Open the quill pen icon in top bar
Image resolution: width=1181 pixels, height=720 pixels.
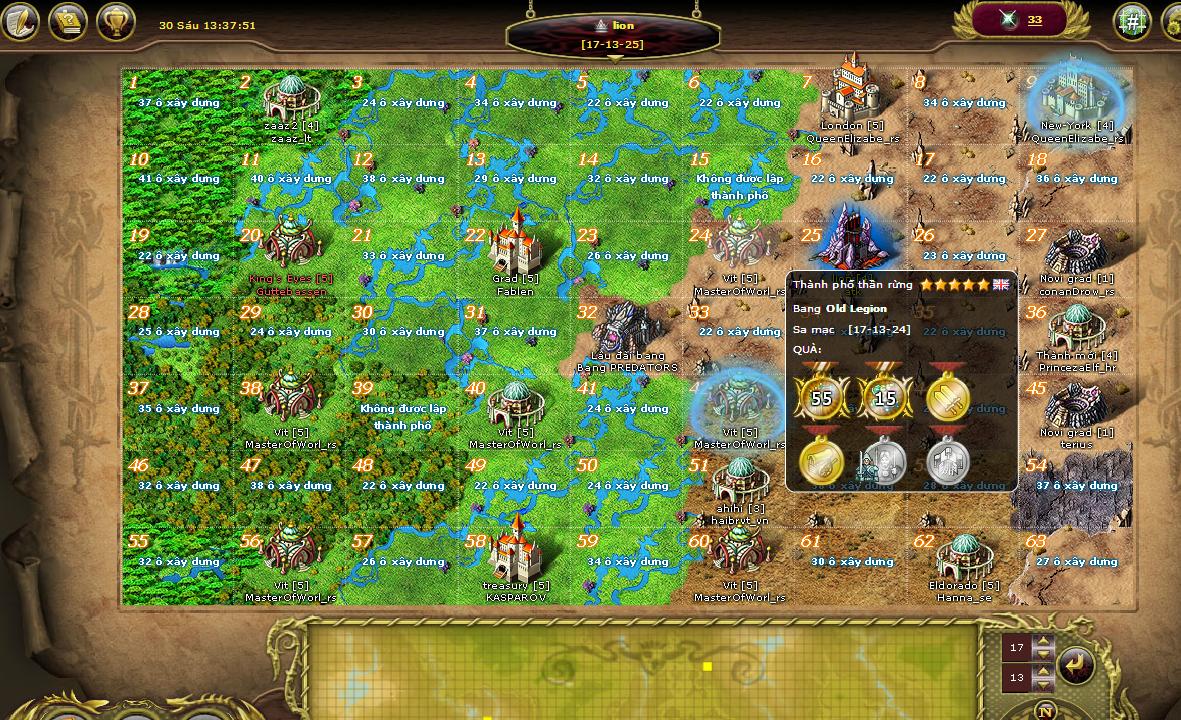(20, 21)
